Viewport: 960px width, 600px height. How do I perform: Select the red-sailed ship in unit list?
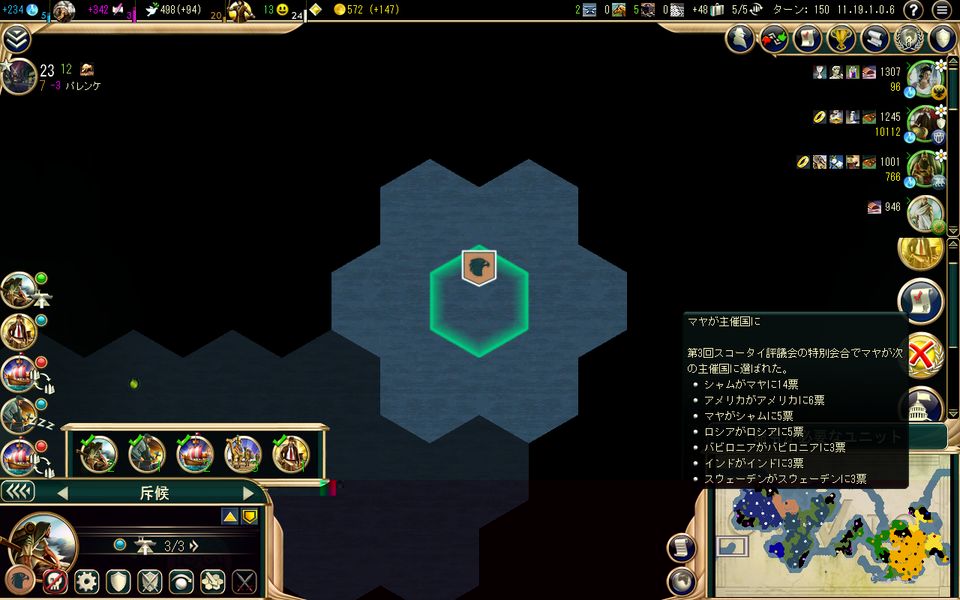195,455
